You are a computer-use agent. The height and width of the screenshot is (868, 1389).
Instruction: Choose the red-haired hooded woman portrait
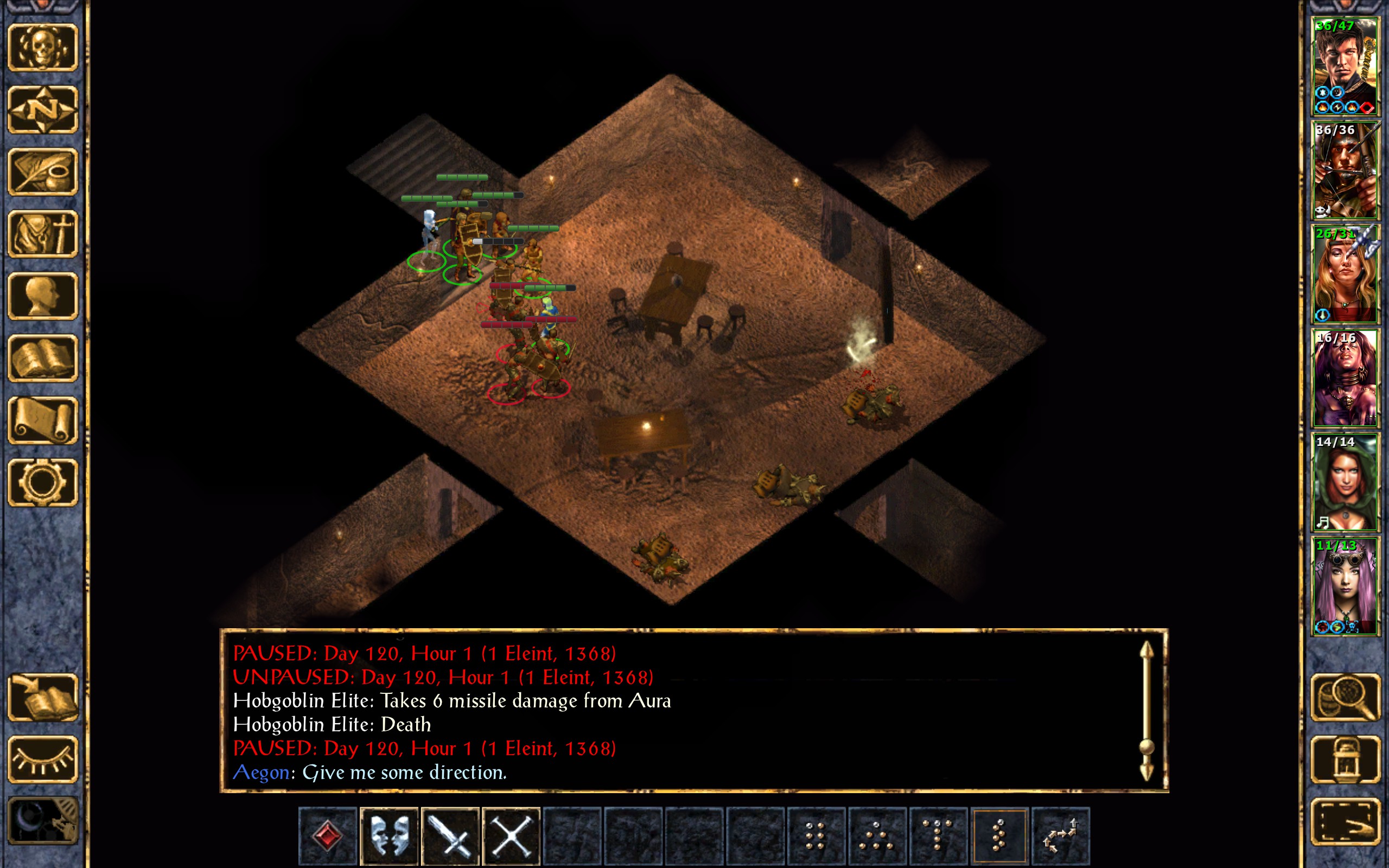1345,482
